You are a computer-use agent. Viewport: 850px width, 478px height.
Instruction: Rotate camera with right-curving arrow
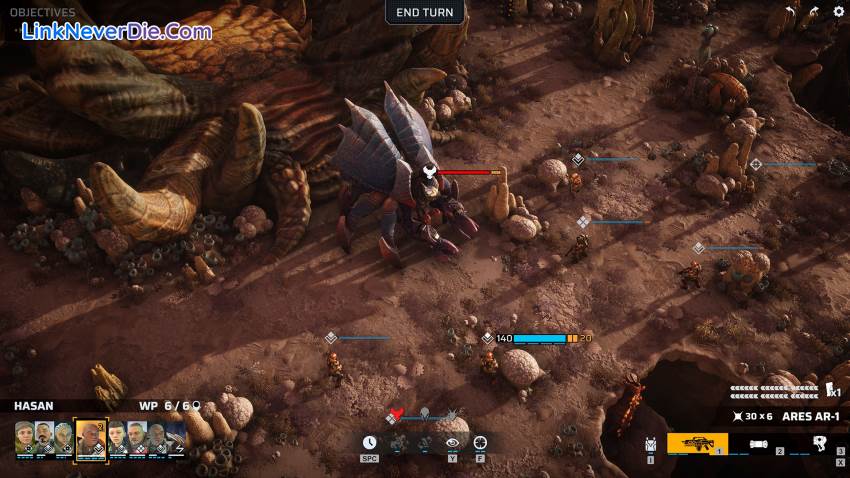[x=813, y=11]
